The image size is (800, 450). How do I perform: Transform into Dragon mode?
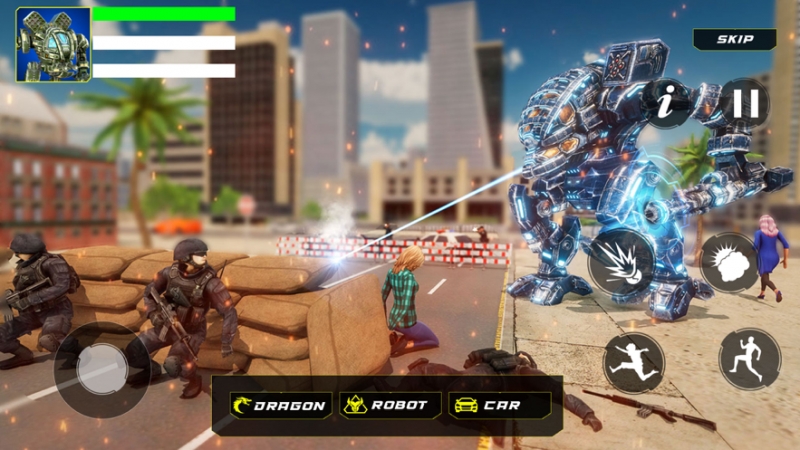(279, 405)
